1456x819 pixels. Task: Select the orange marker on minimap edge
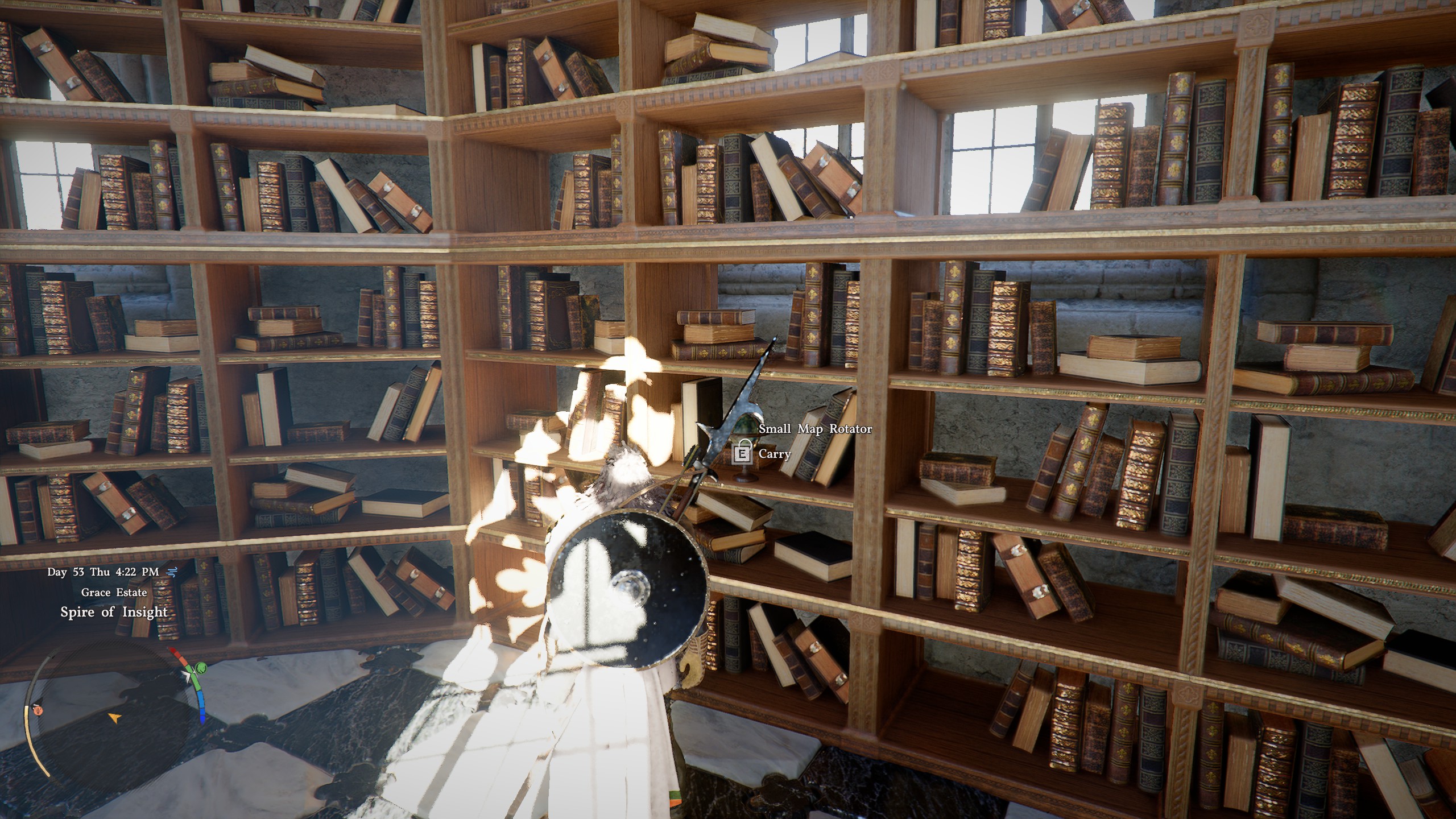[39, 710]
